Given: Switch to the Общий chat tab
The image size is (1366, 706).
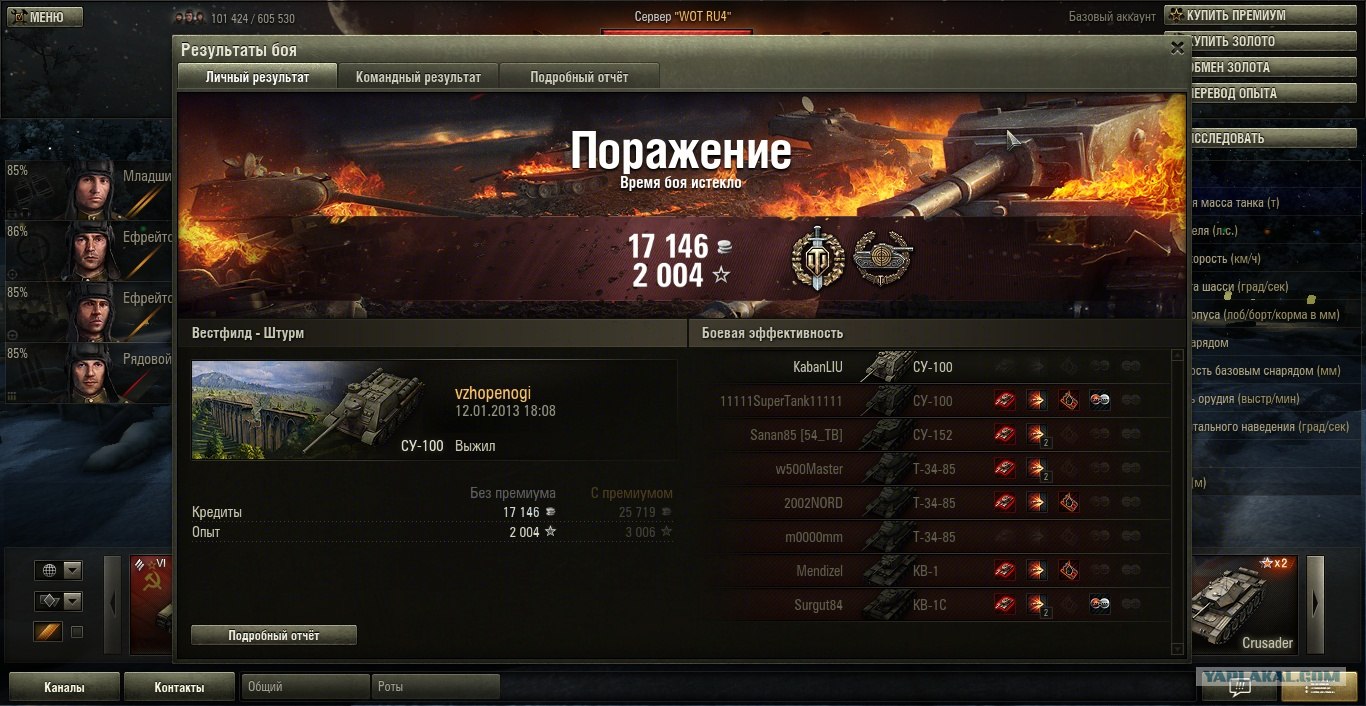Looking at the screenshot, I should (304, 687).
